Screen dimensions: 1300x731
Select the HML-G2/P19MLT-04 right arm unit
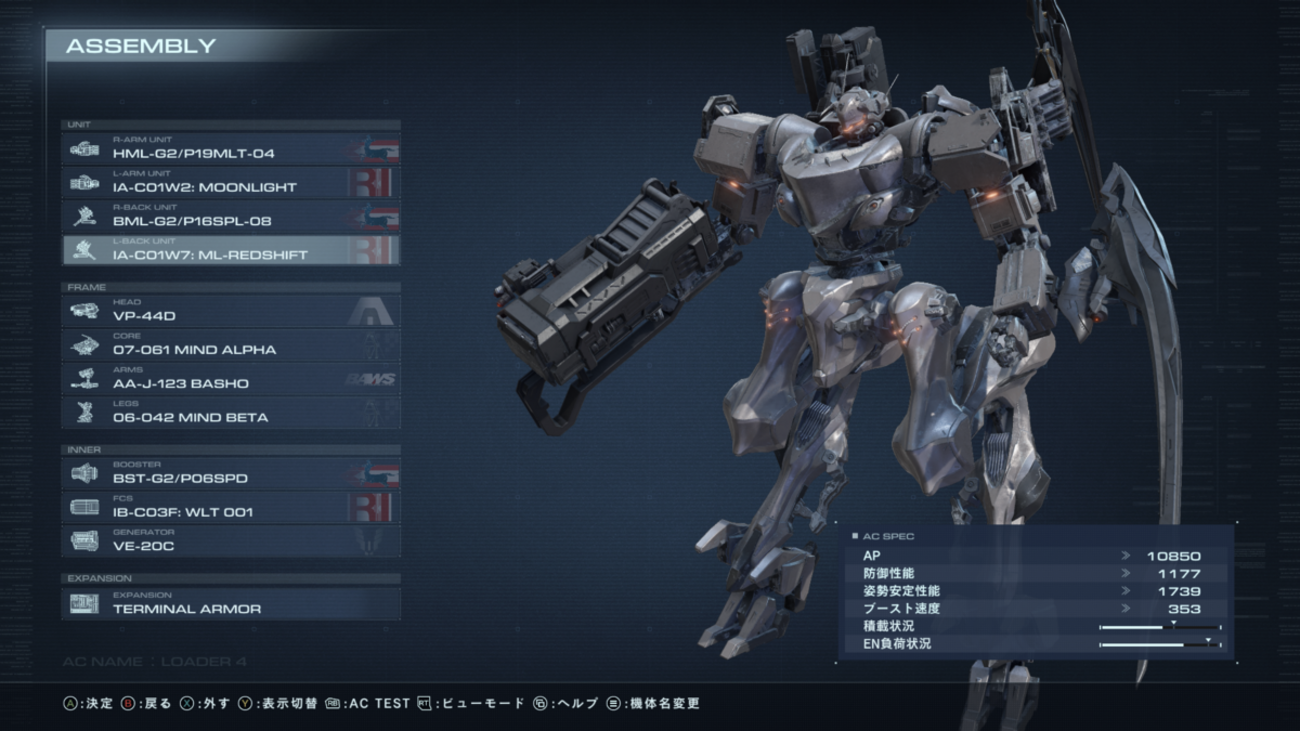tap(231, 149)
